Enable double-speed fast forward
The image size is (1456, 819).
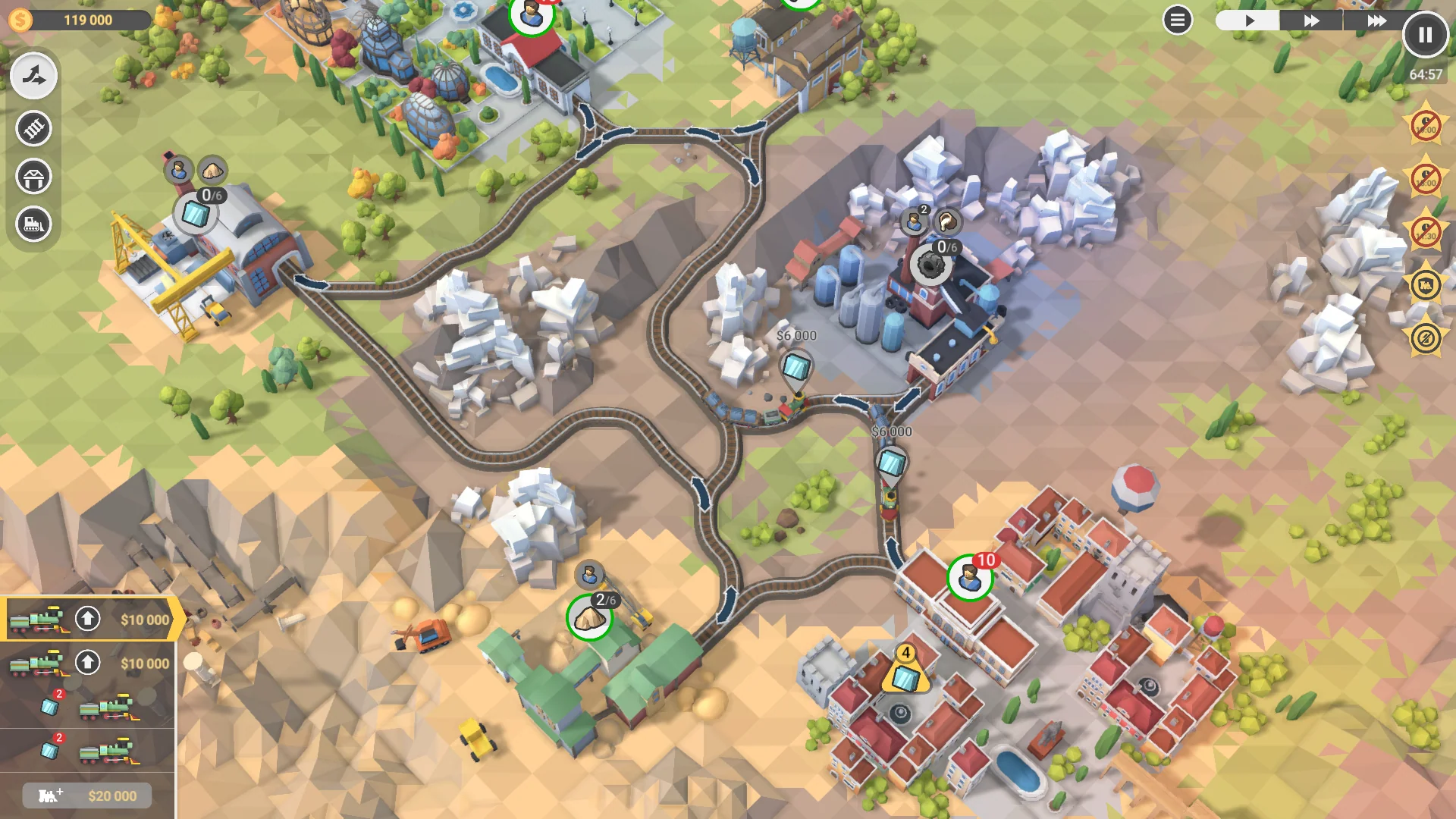(x=1310, y=20)
